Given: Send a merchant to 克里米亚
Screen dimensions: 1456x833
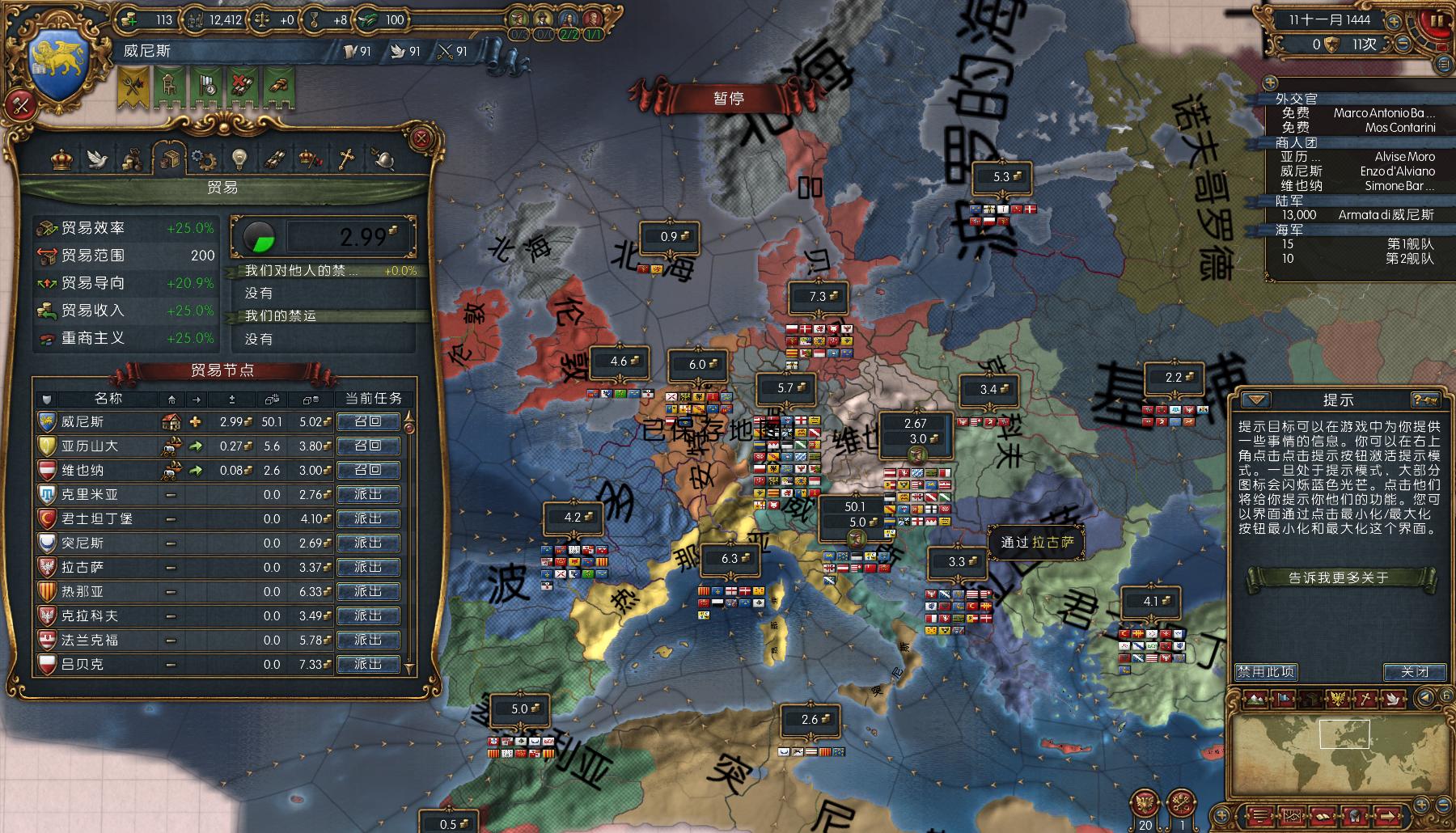Looking at the screenshot, I should tap(368, 494).
